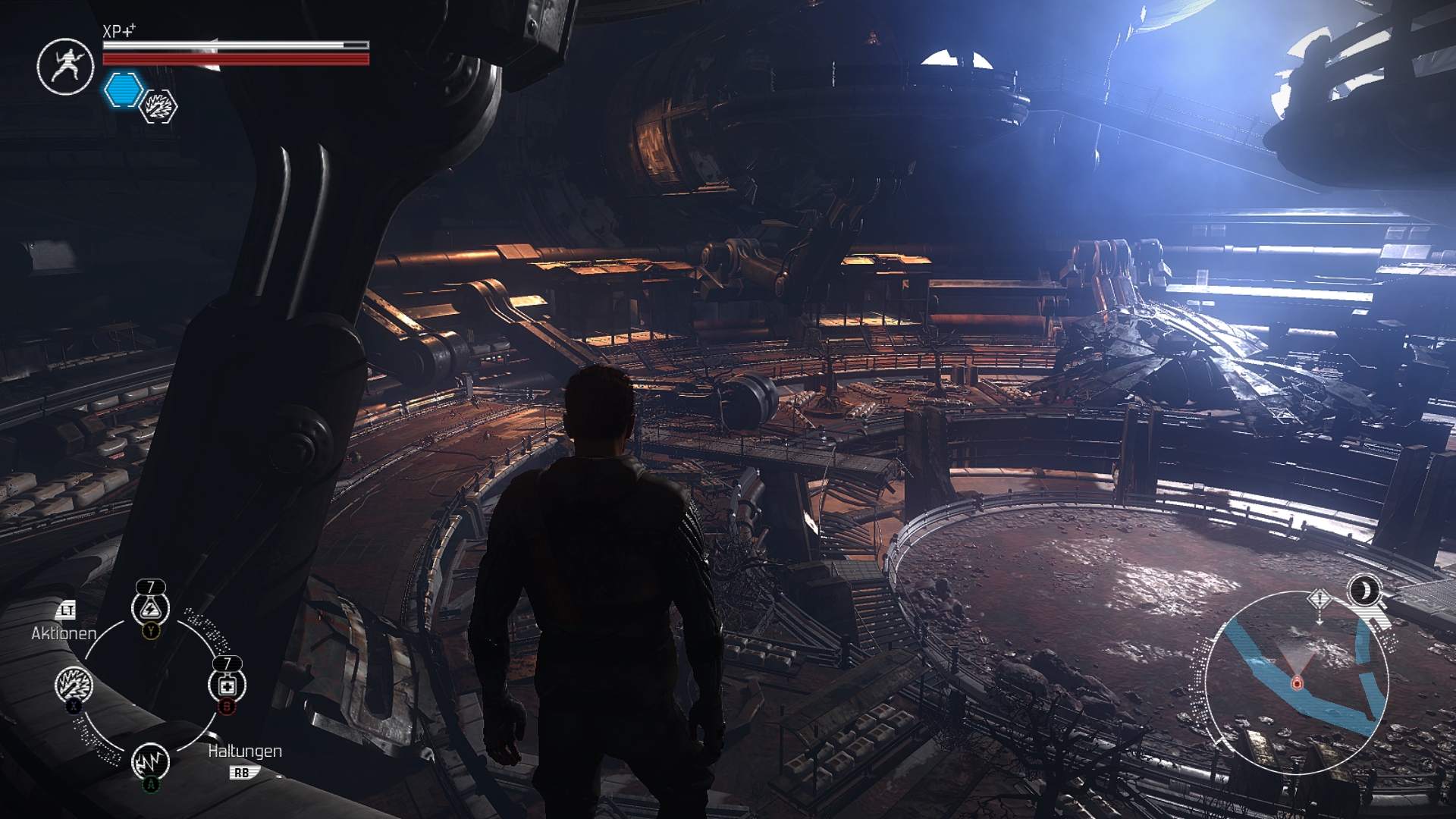Select the blue hexagon fluid charge indicator
1456x819 pixels.
tap(123, 90)
